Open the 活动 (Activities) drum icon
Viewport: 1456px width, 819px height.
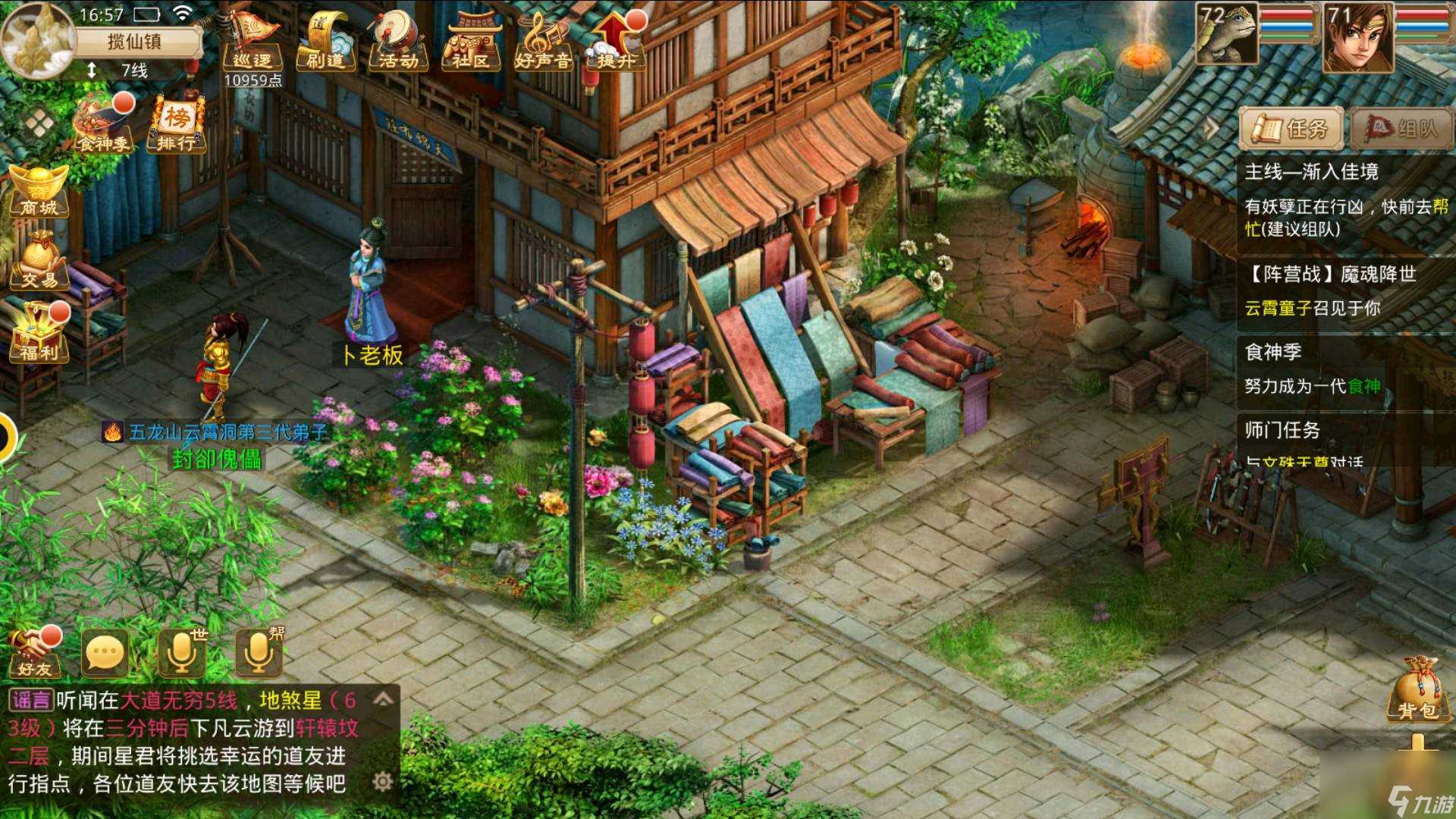(398, 42)
